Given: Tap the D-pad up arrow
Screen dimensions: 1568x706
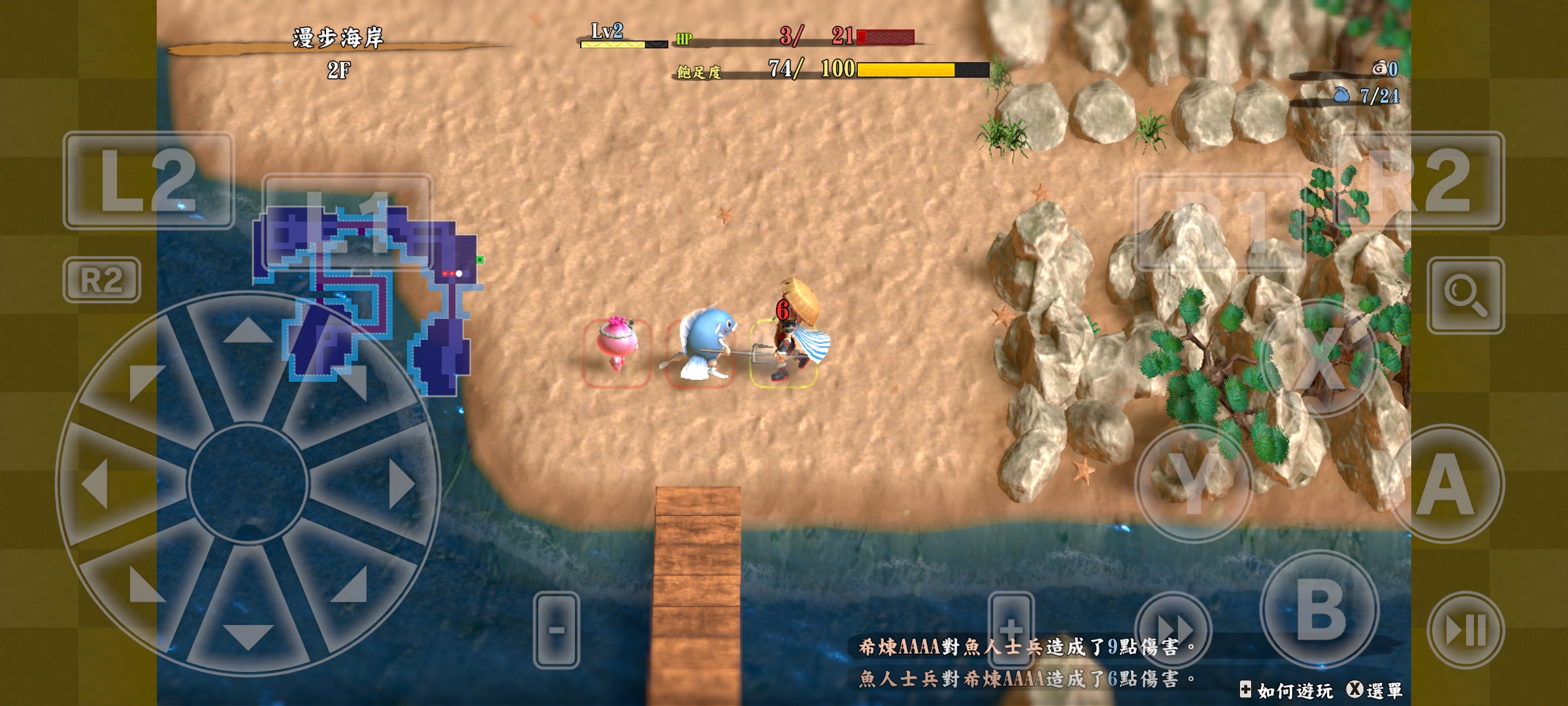Looking at the screenshot, I should 248,331.
